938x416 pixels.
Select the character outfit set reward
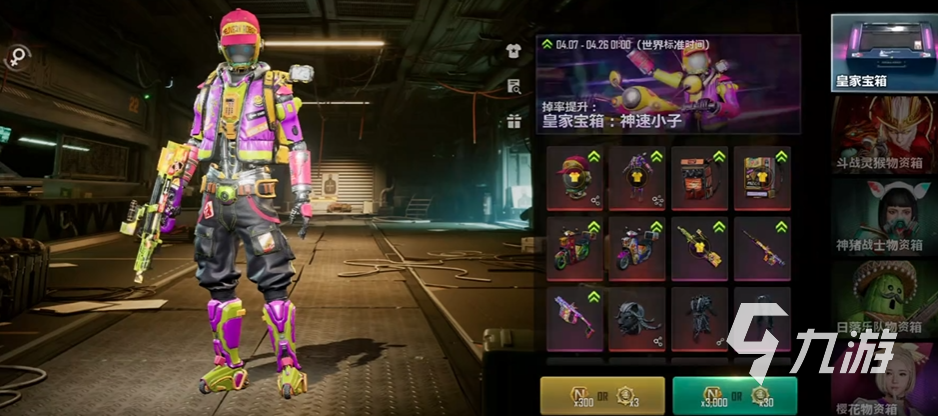tap(637, 178)
